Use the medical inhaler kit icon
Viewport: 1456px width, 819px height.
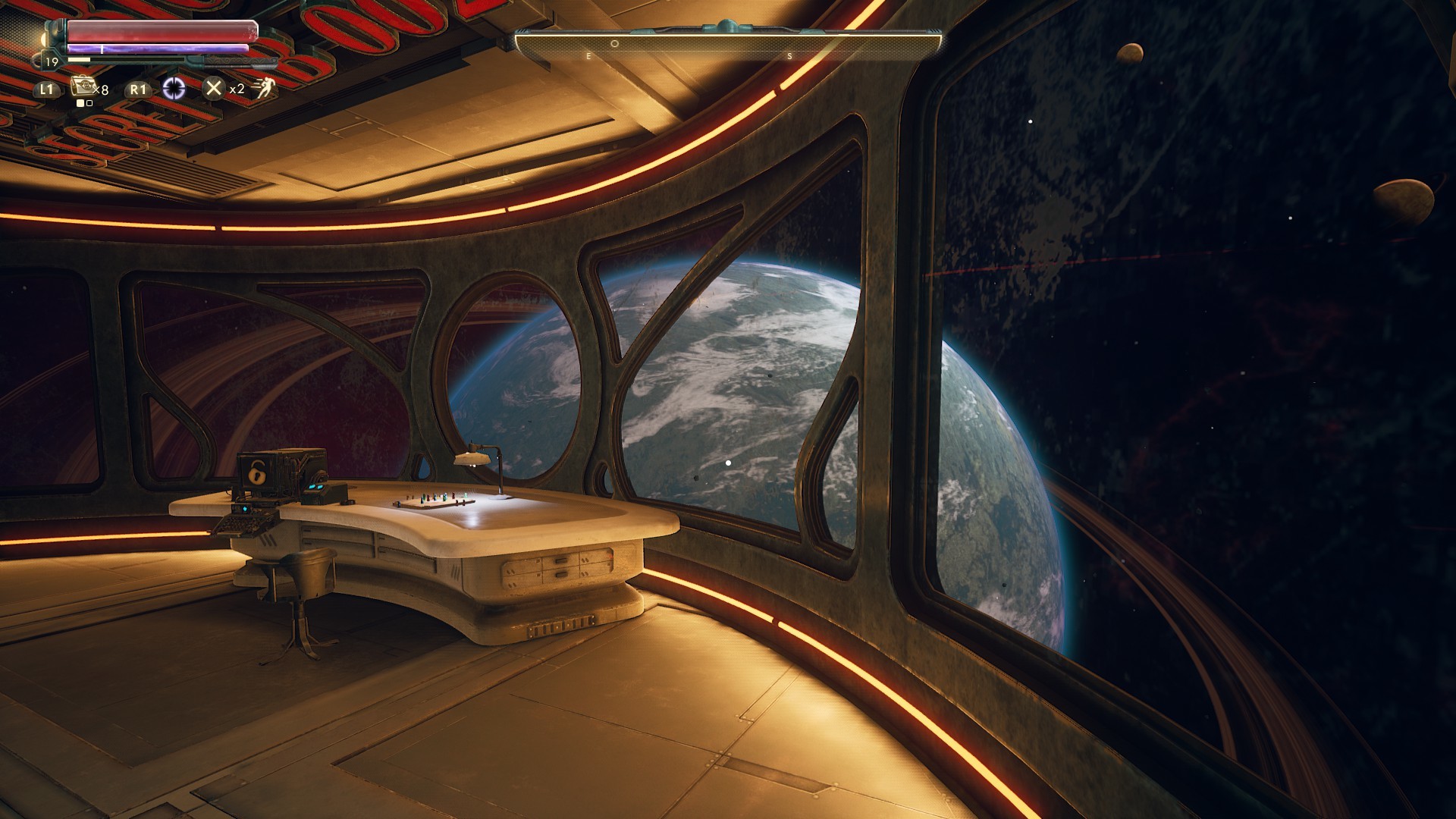[x=83, y=87]
